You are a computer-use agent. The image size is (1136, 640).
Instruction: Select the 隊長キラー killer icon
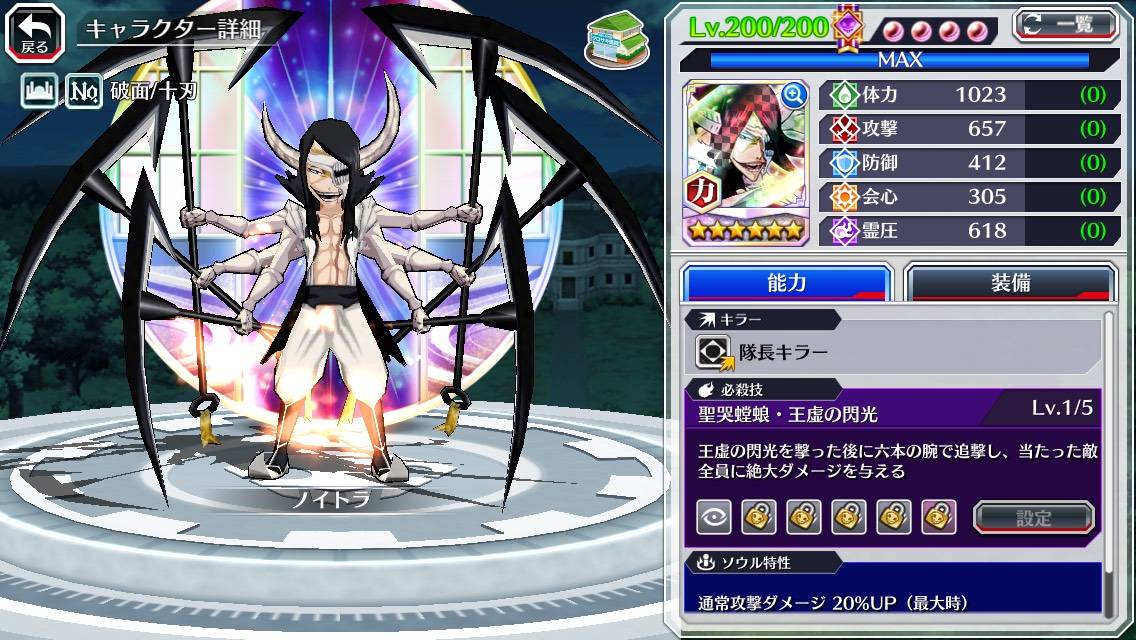(x=714, y=352)
